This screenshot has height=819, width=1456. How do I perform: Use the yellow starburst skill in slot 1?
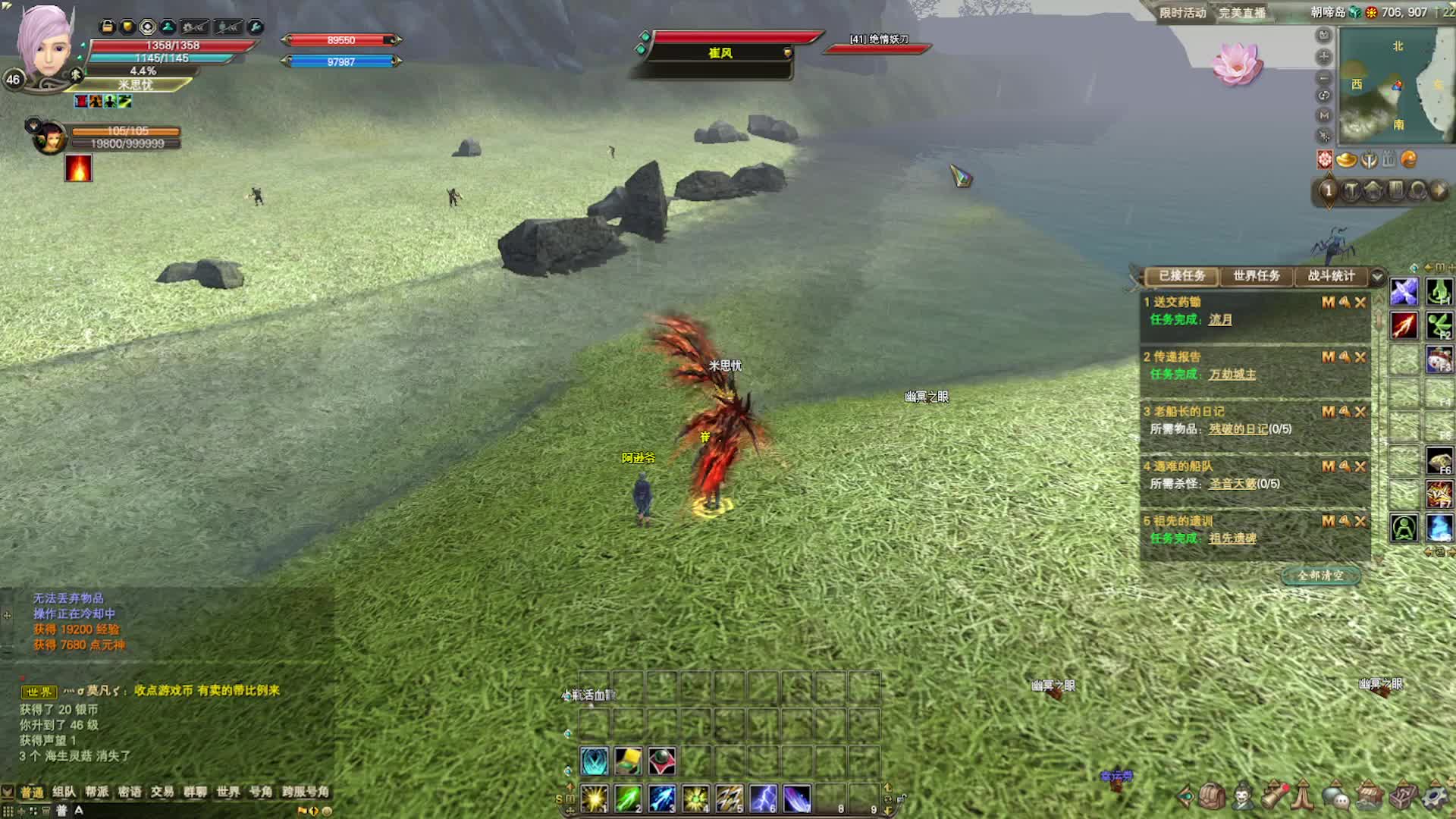[x=594, y=799]
